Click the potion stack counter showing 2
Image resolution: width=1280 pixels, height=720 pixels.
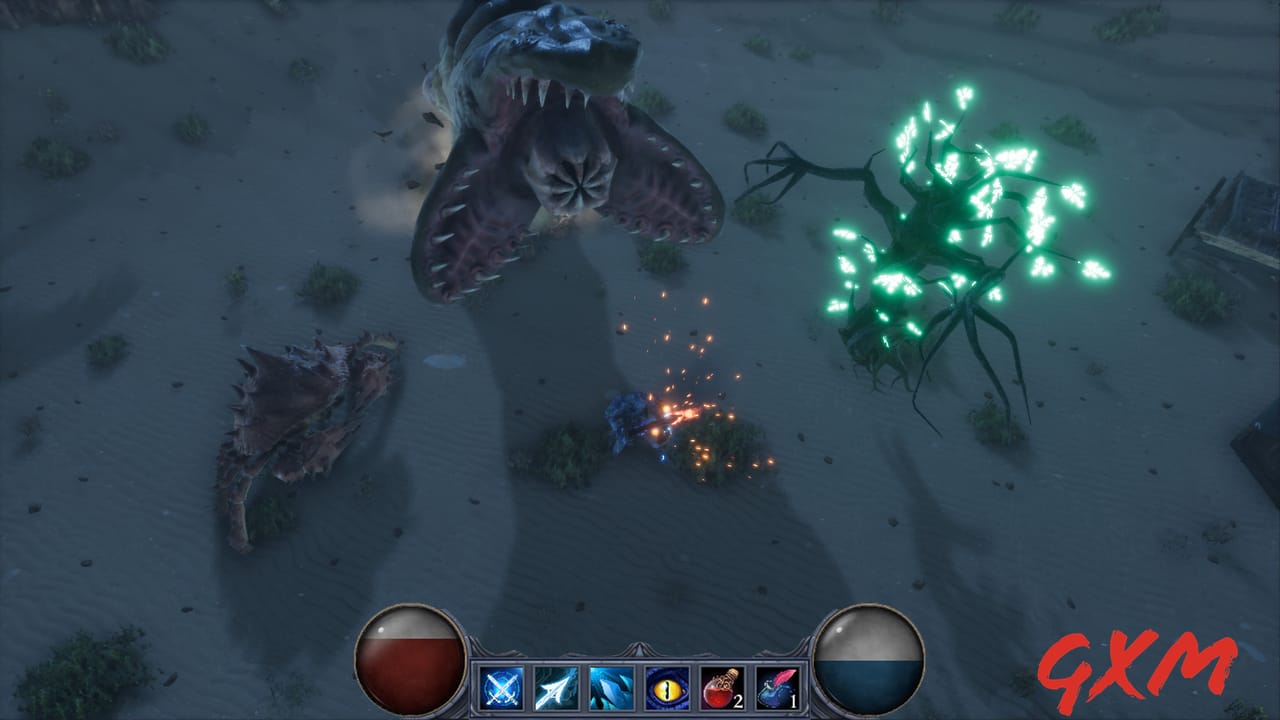737,701
